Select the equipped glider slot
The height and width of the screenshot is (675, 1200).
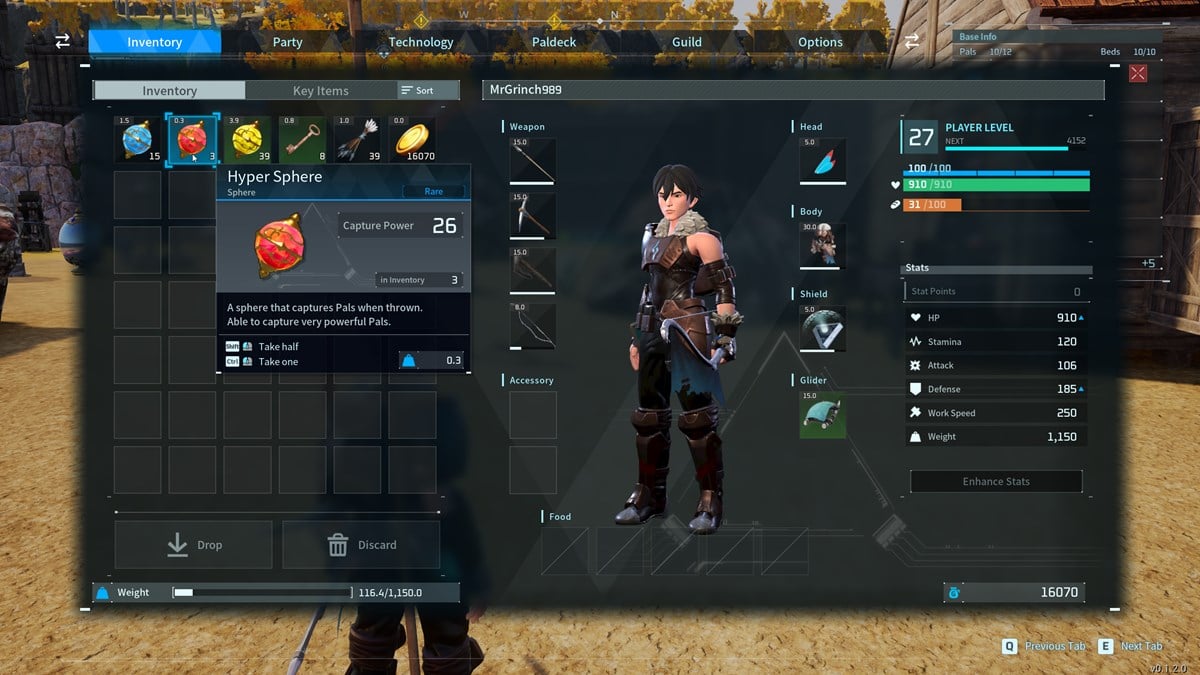[x=822, y=414]
